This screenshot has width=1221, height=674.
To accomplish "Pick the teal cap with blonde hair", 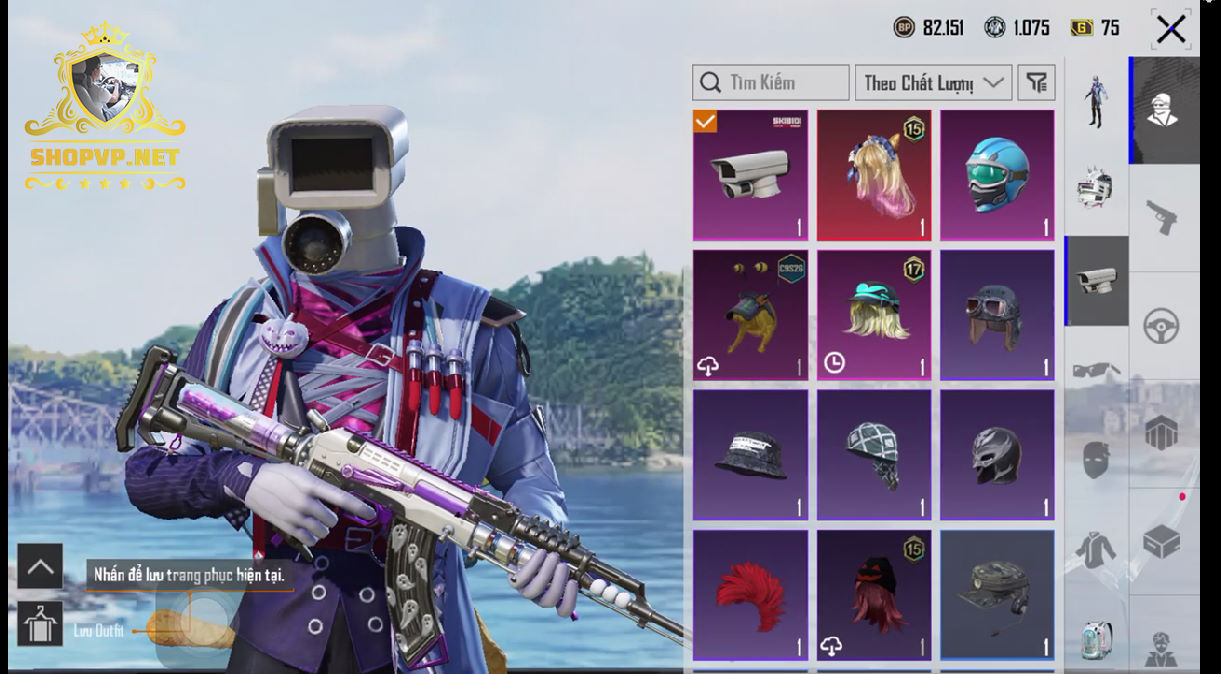I will point(873,315).
